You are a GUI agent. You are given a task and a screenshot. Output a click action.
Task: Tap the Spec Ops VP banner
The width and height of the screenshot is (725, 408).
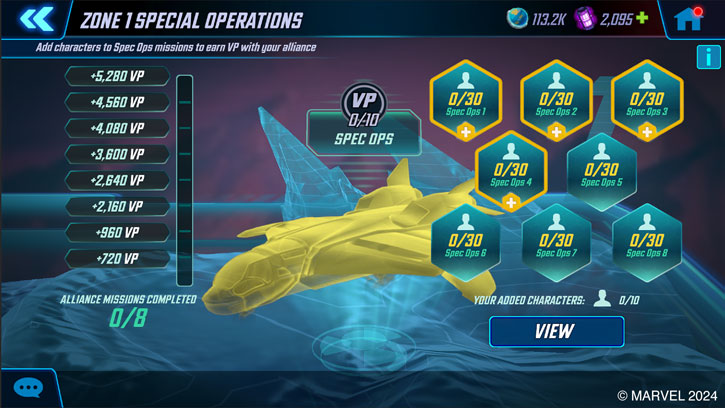tap(363, 138)
